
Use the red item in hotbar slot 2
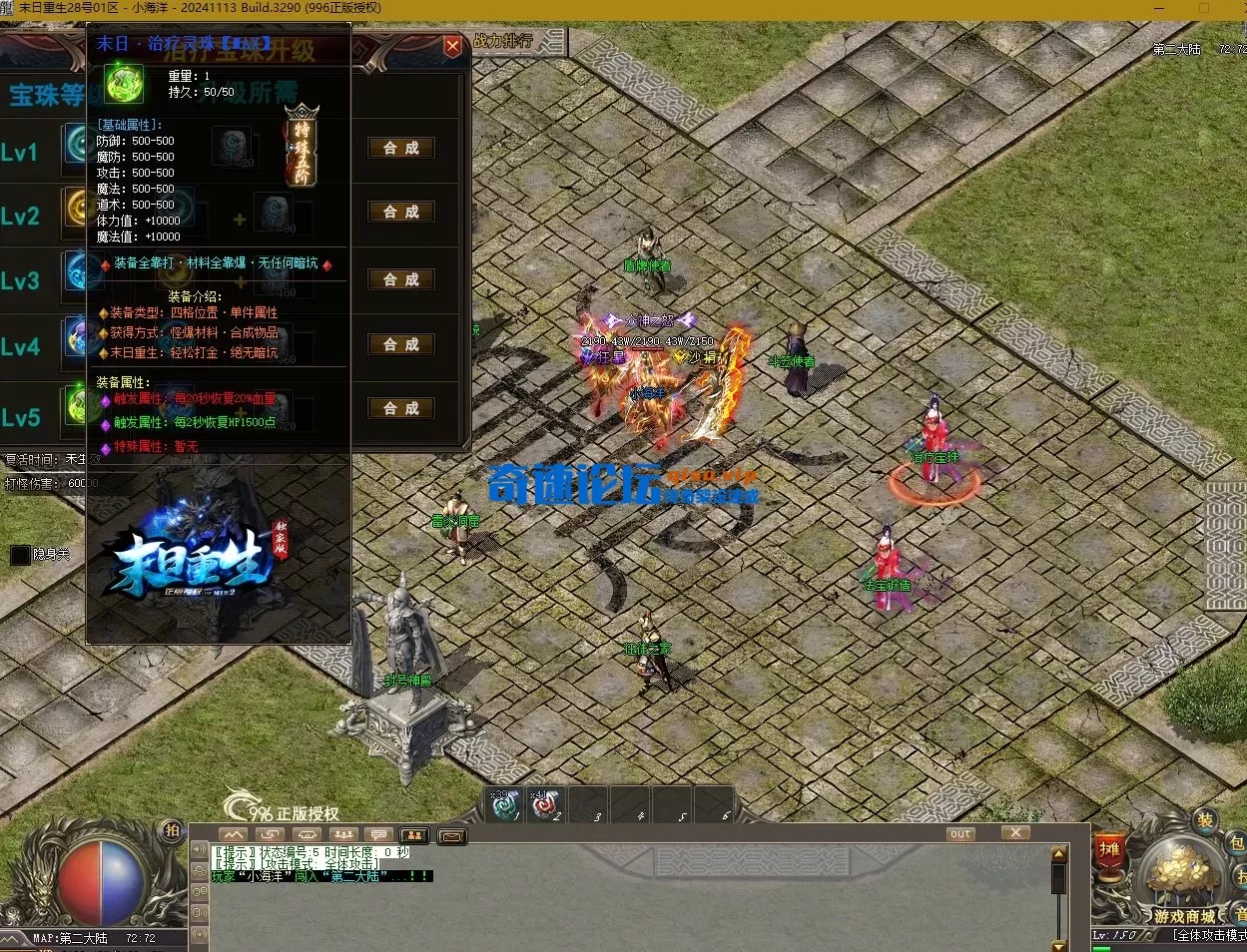tap(545, 804)
